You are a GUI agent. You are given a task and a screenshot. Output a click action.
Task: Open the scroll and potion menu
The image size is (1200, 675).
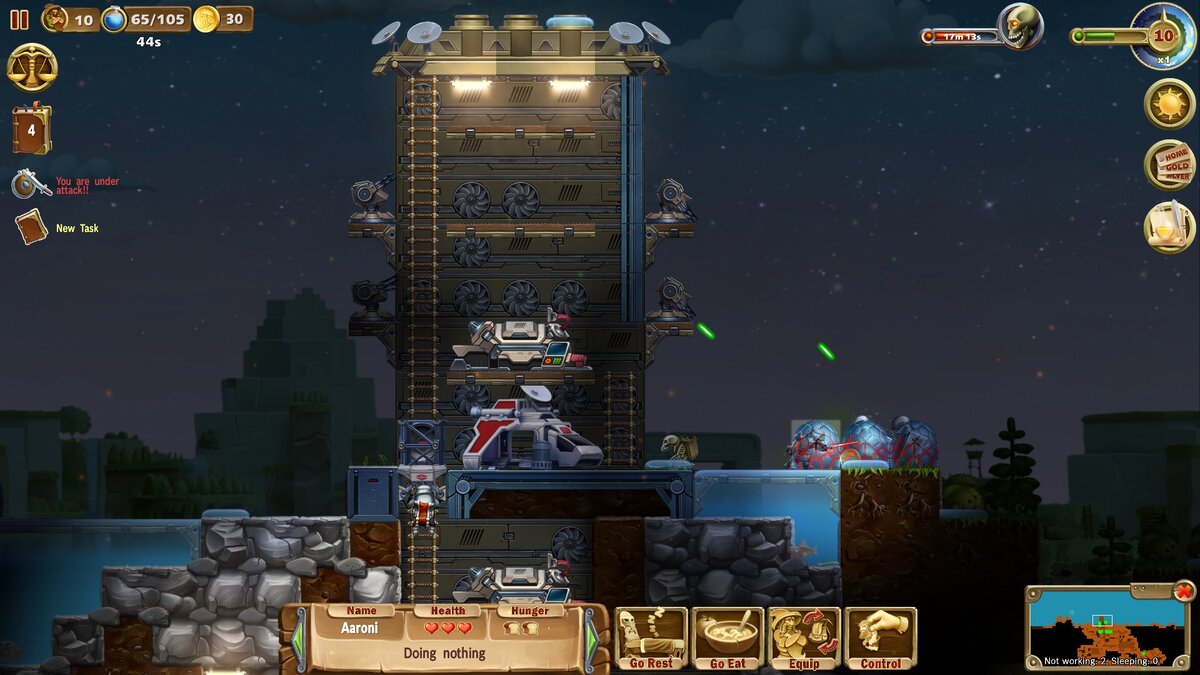coord(1169,227)
